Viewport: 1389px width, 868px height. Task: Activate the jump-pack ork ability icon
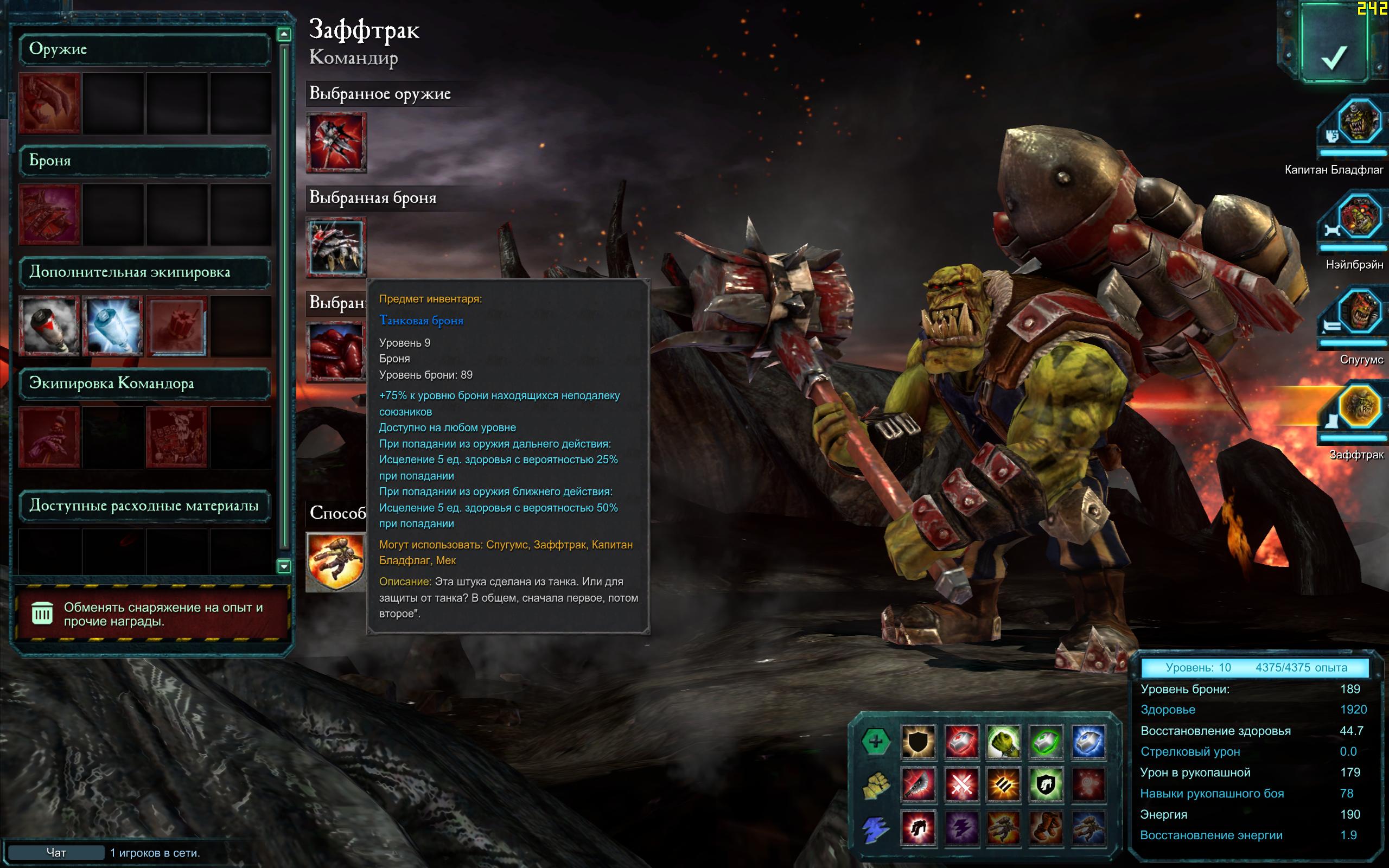click(336, 561)
